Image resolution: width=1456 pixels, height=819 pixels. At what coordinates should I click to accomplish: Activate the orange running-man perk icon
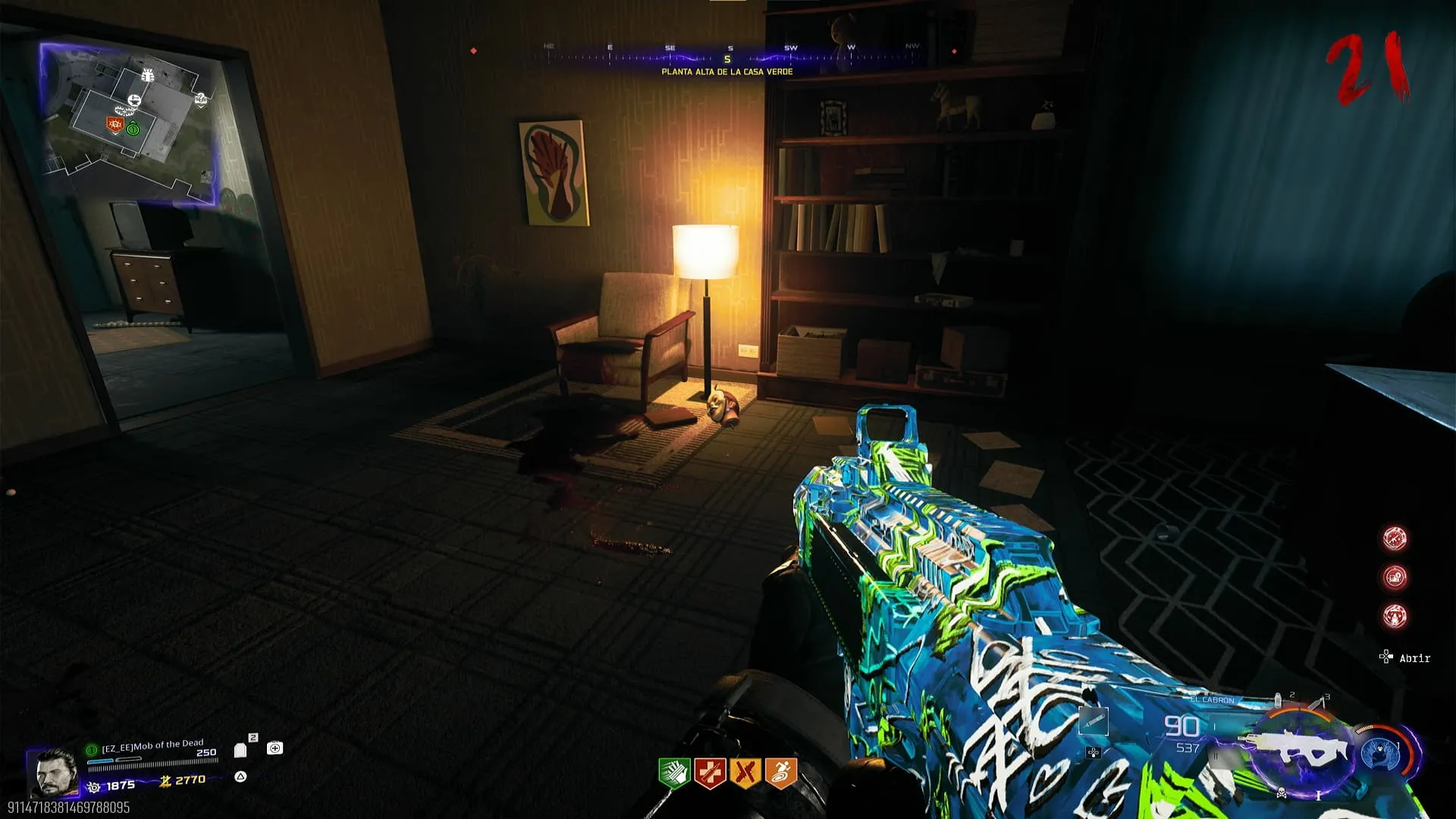(x=781, y=773)
